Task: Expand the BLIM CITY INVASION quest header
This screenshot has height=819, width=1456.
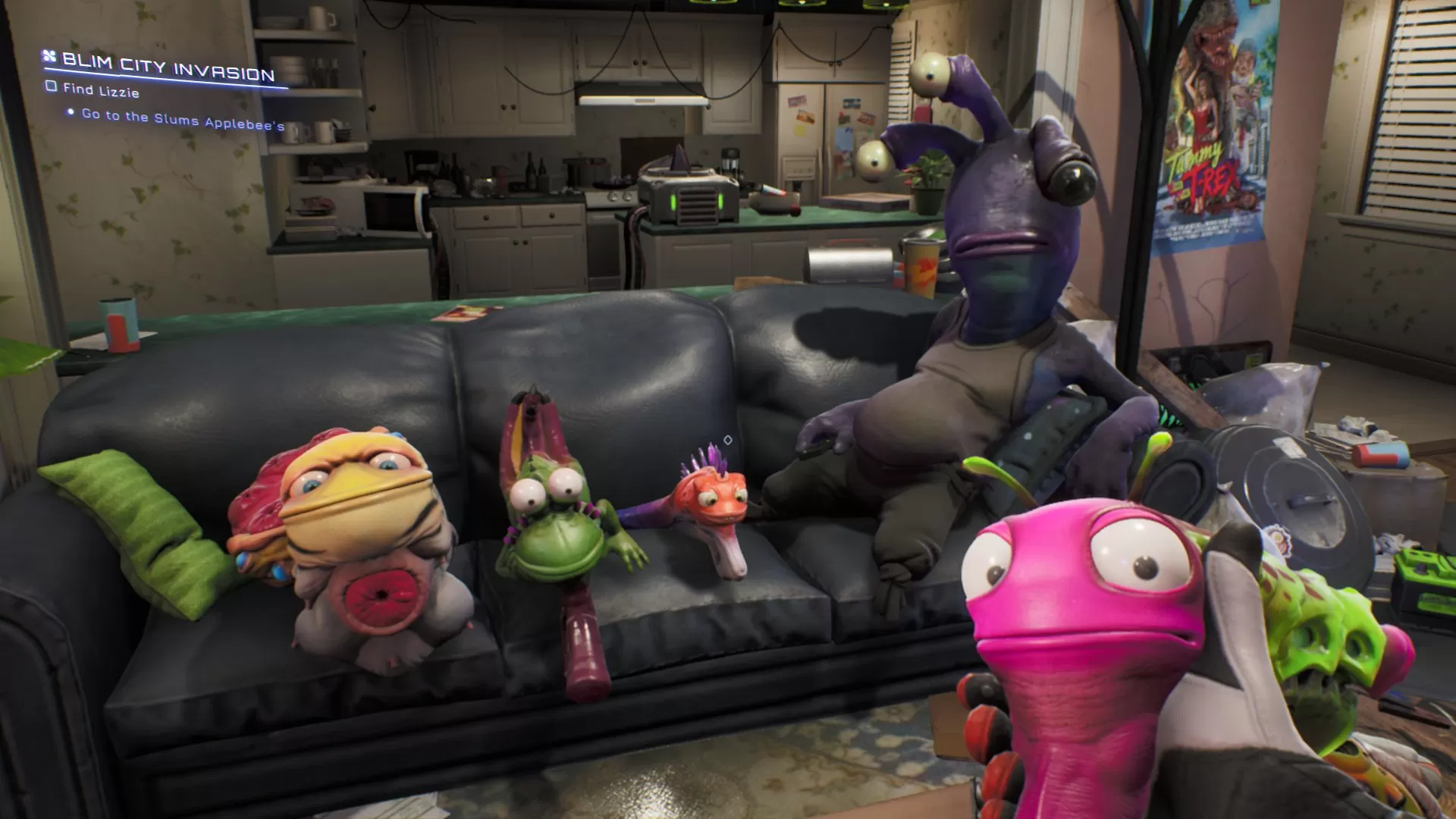Action: [x=167, y=68]
